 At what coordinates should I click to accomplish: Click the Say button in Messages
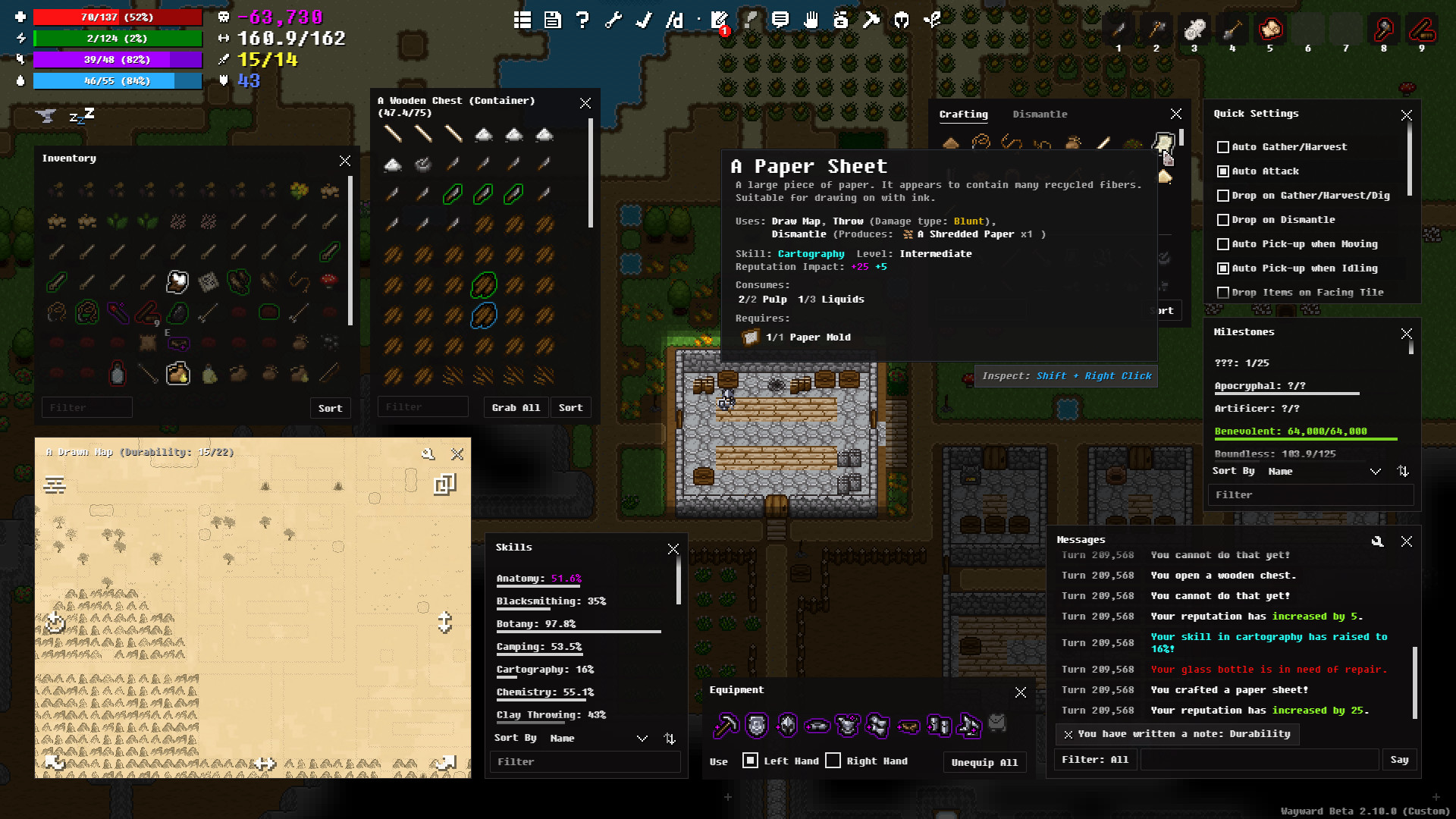click(x=1399, y=760)
